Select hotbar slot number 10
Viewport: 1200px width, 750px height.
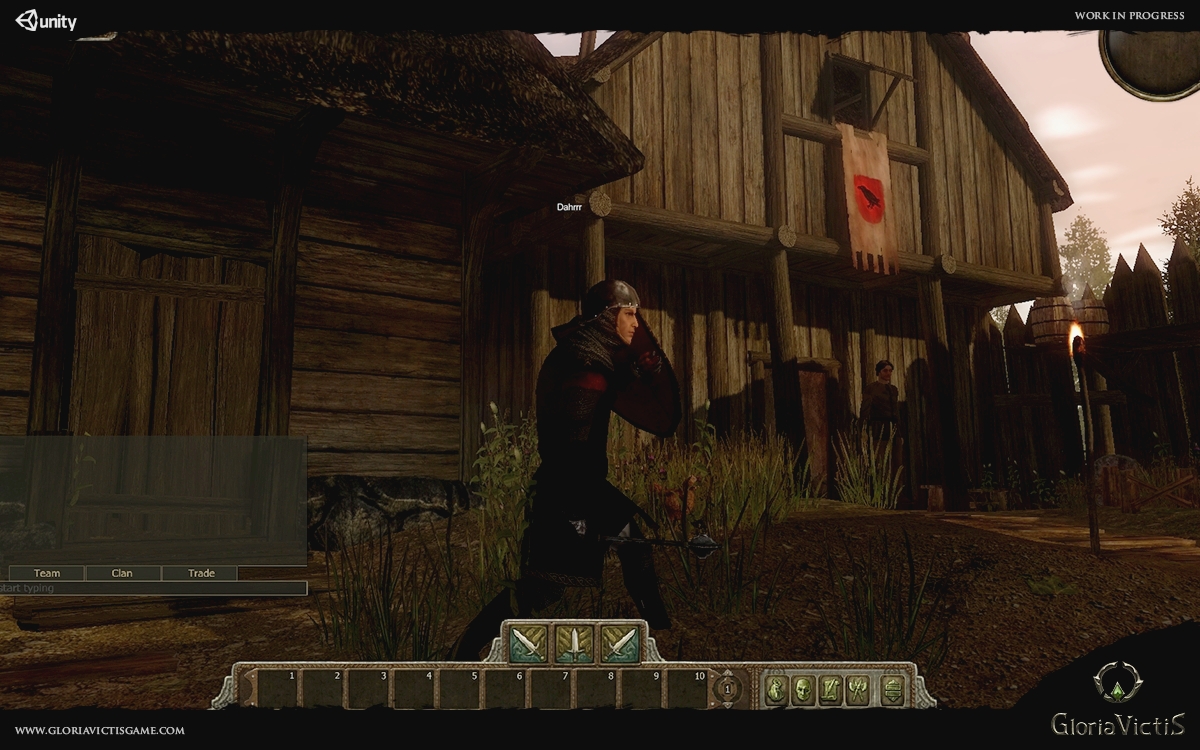[x=689, y=689]
